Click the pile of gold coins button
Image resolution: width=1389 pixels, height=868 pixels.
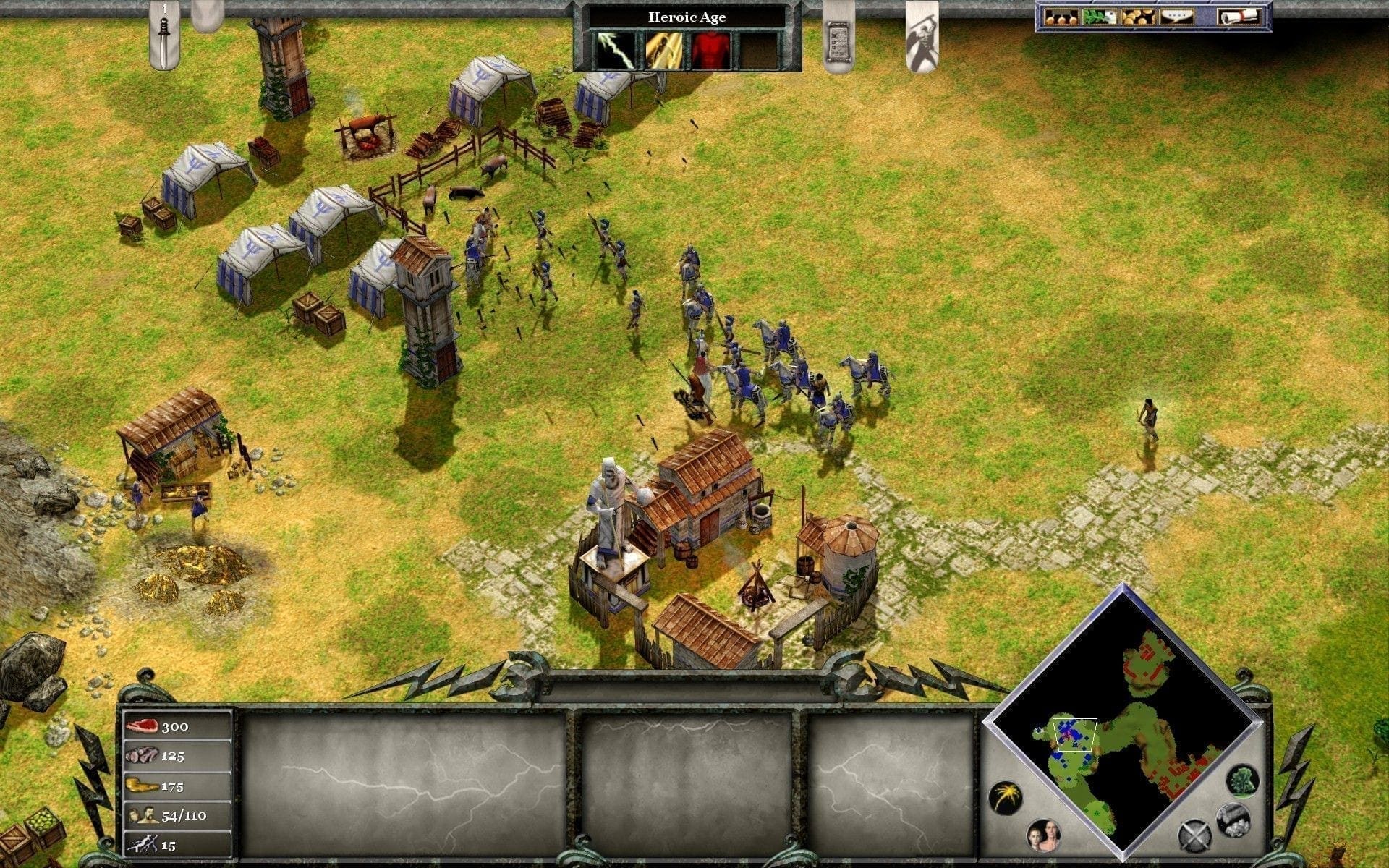click(1137, 17)
